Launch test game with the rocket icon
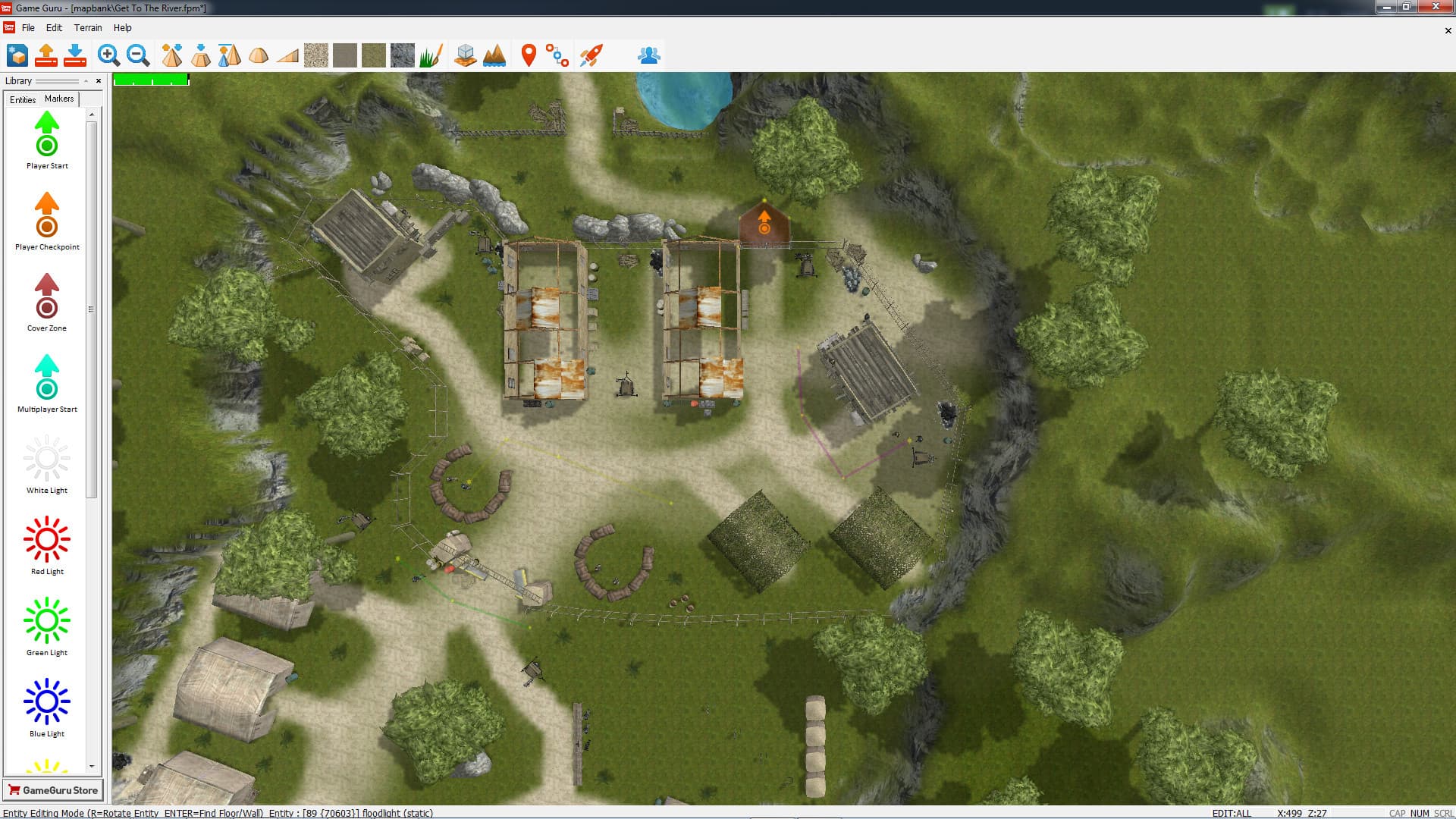This screenshot has height=819, width=1456. 591,55
